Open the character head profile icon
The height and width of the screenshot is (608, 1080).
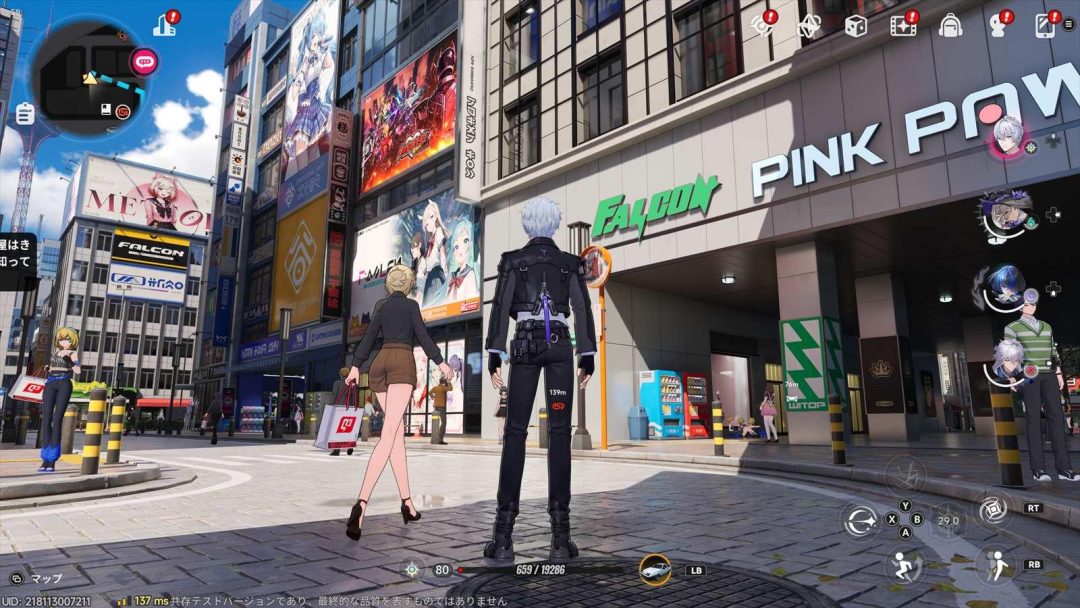pyautogui.click(x=997, y=26)
